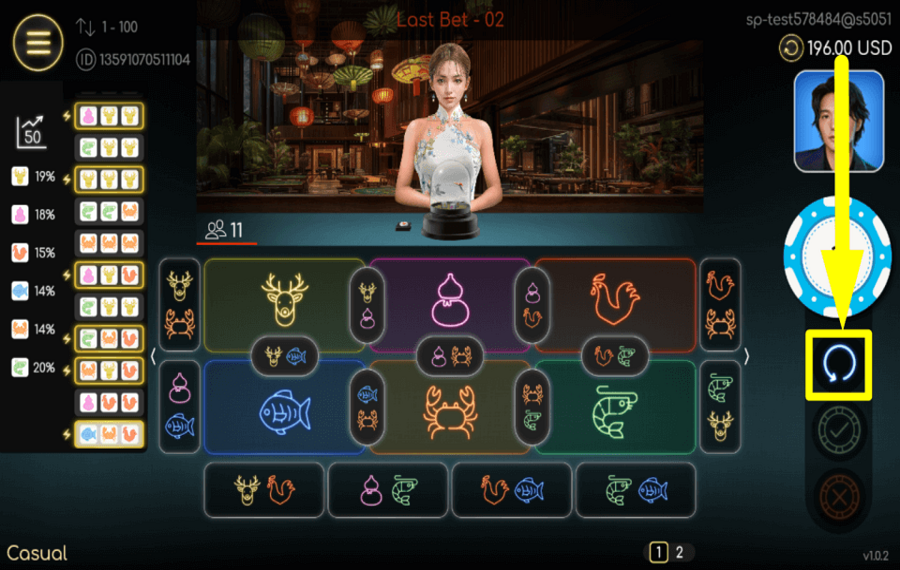Place bet on deer and rooster combo

point(264,490)
